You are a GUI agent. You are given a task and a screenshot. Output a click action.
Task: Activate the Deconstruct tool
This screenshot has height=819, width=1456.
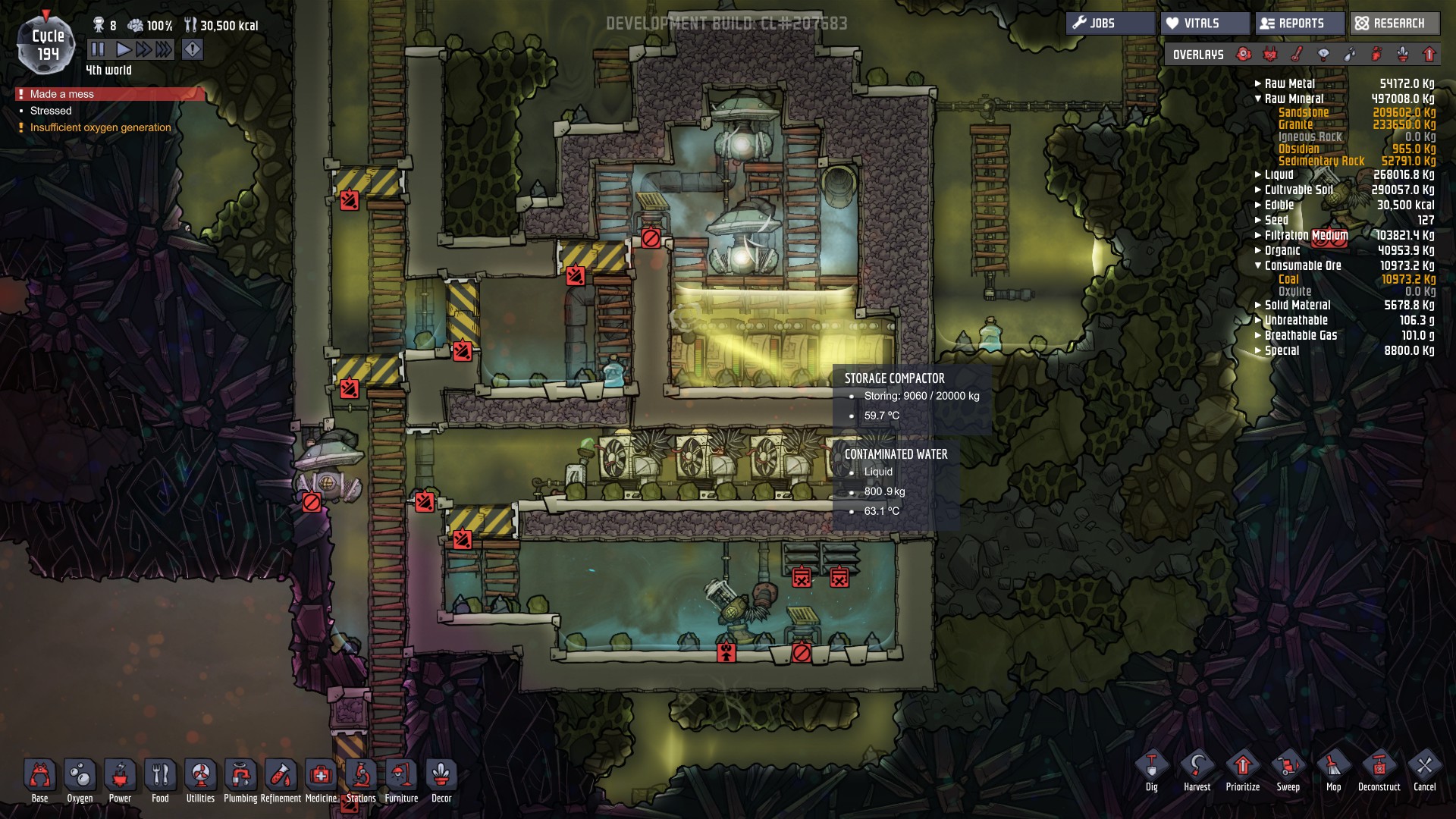(1379, 770)
